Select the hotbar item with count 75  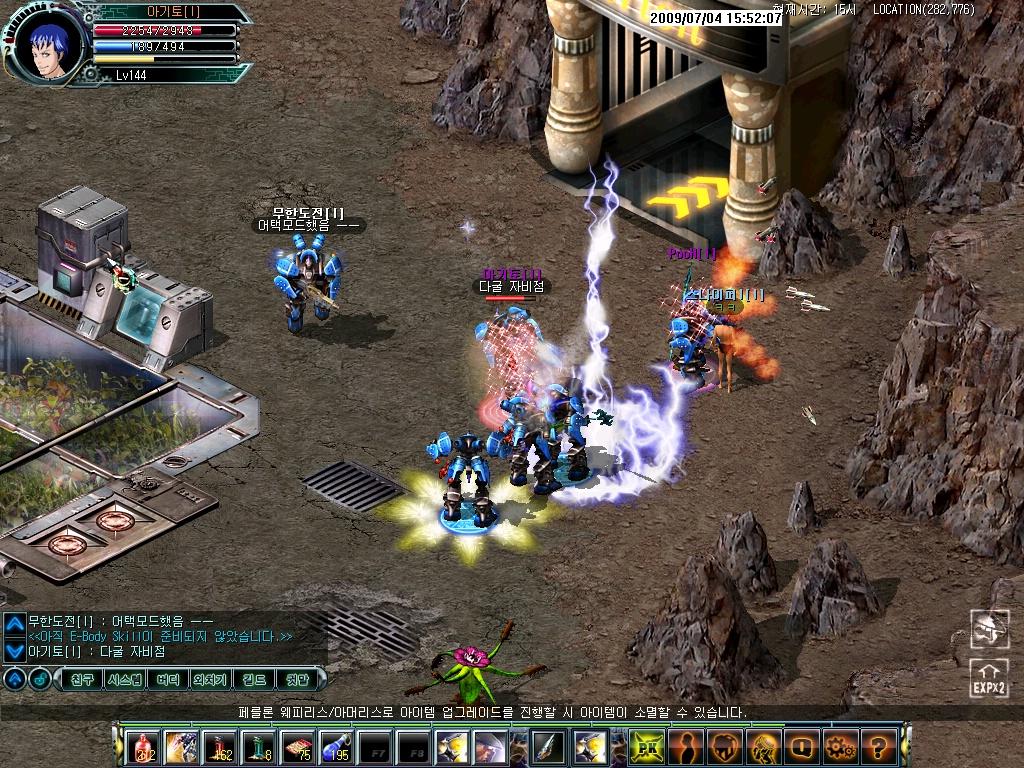coord(297,746)
